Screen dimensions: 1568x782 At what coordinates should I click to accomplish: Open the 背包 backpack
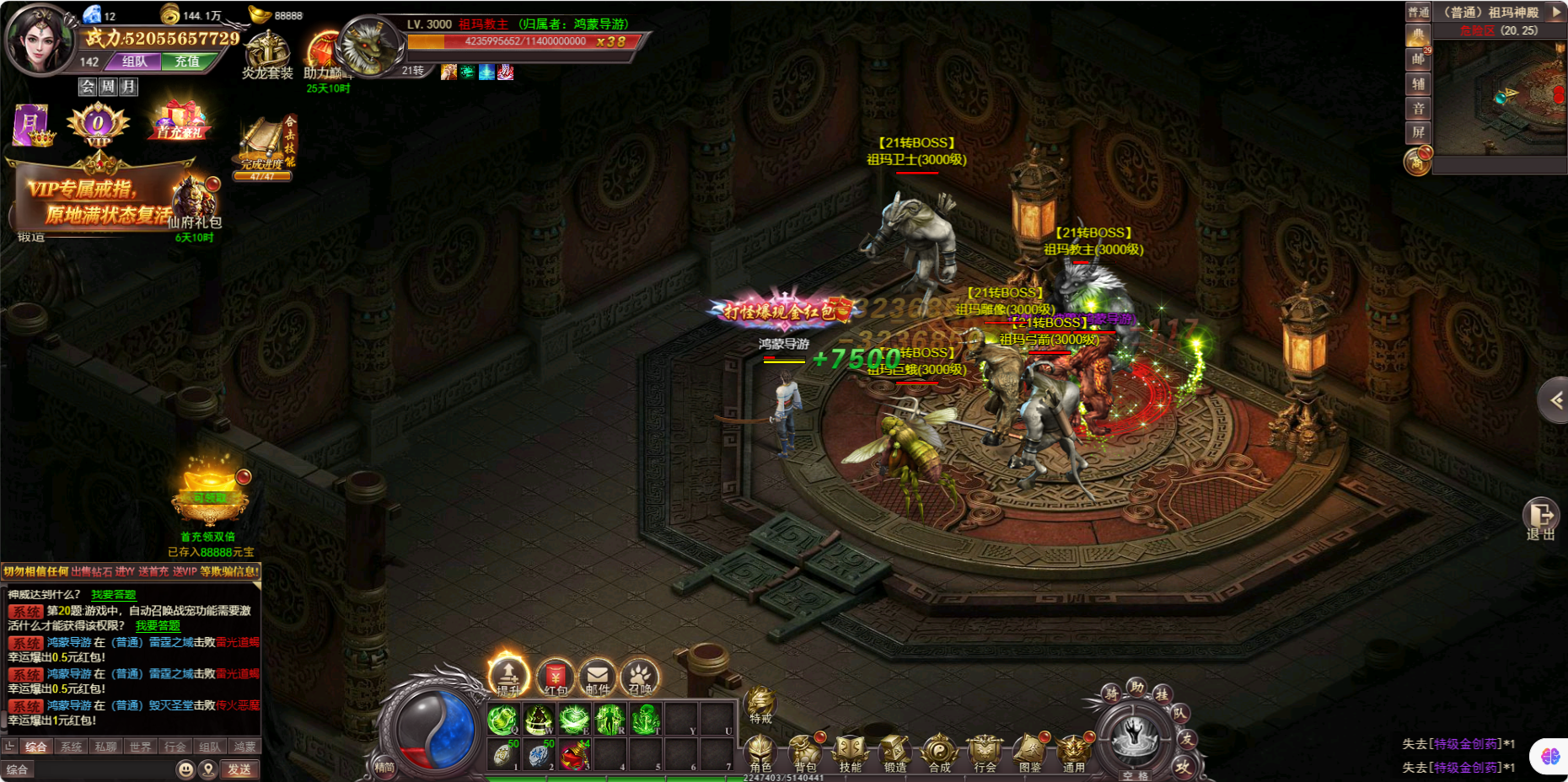click(805, 752)
